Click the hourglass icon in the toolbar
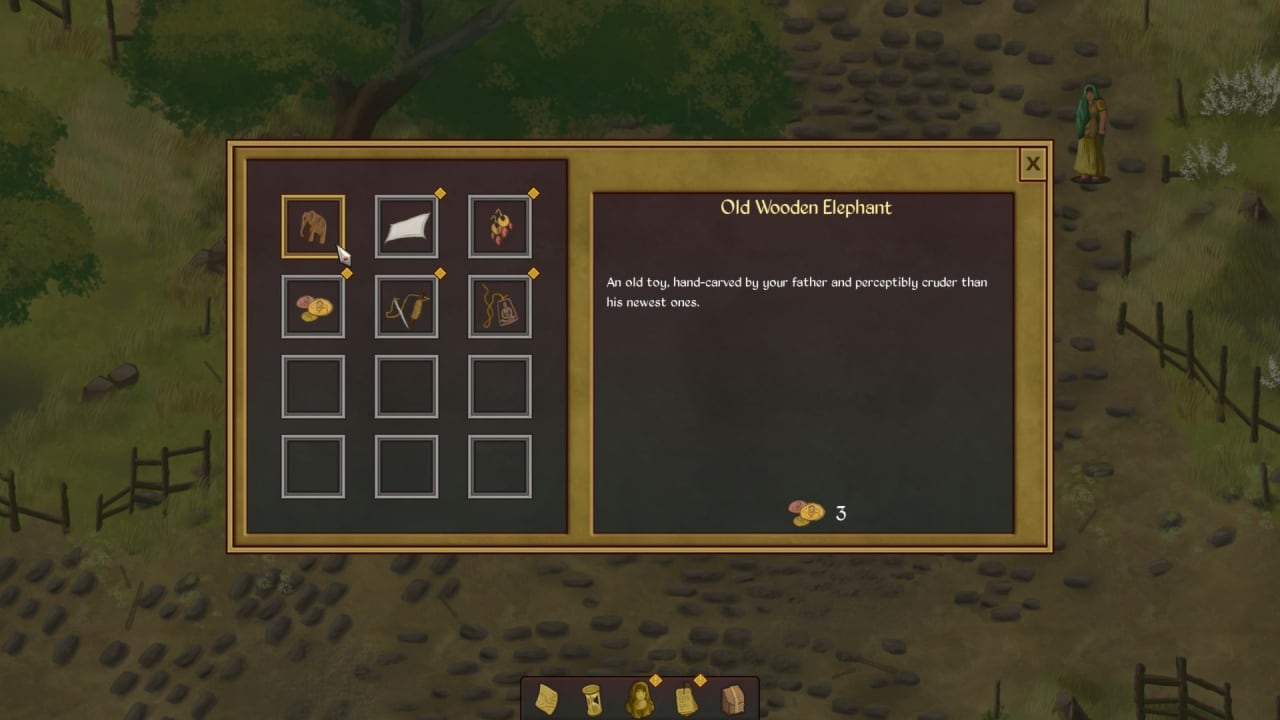1280x720 pixels. (592, 699)
